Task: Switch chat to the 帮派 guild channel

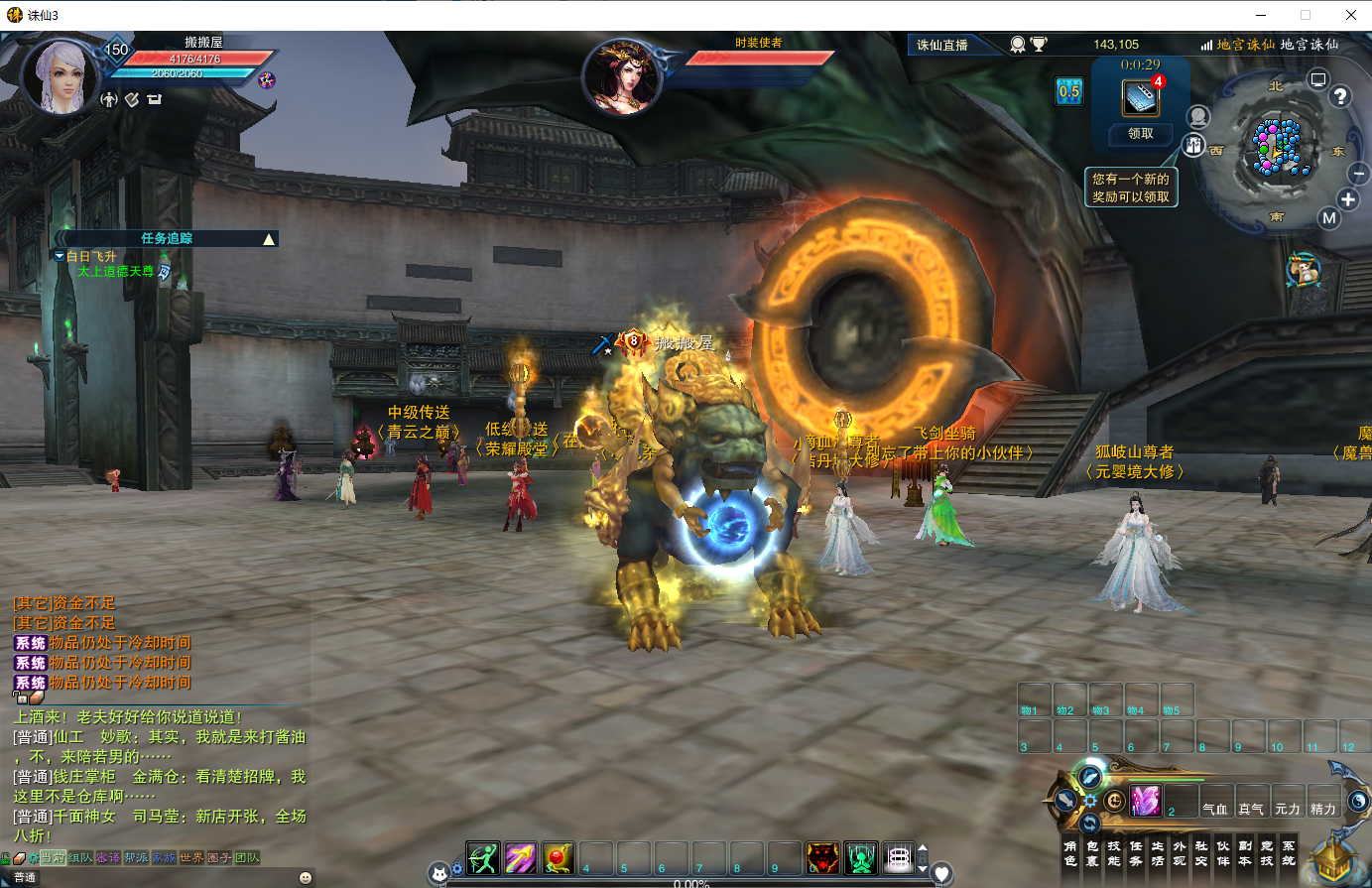Action: (136, 857)
